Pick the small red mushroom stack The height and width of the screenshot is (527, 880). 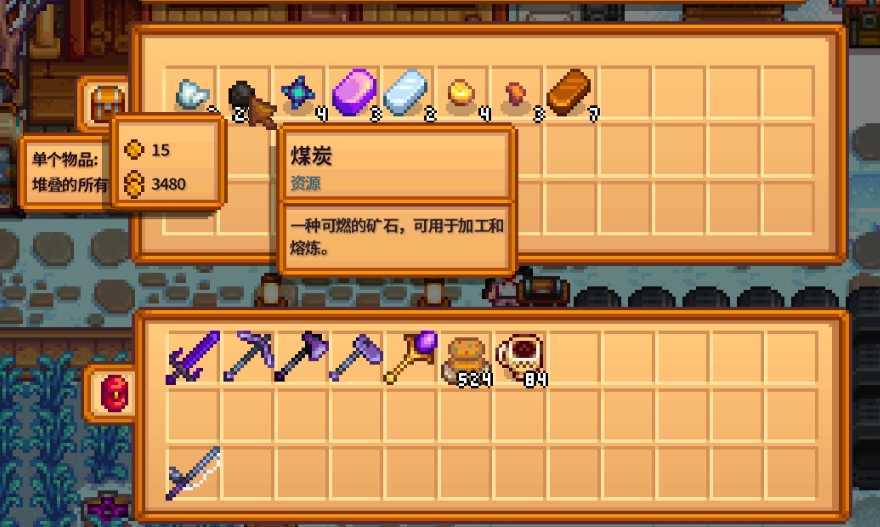coord(516,94)
